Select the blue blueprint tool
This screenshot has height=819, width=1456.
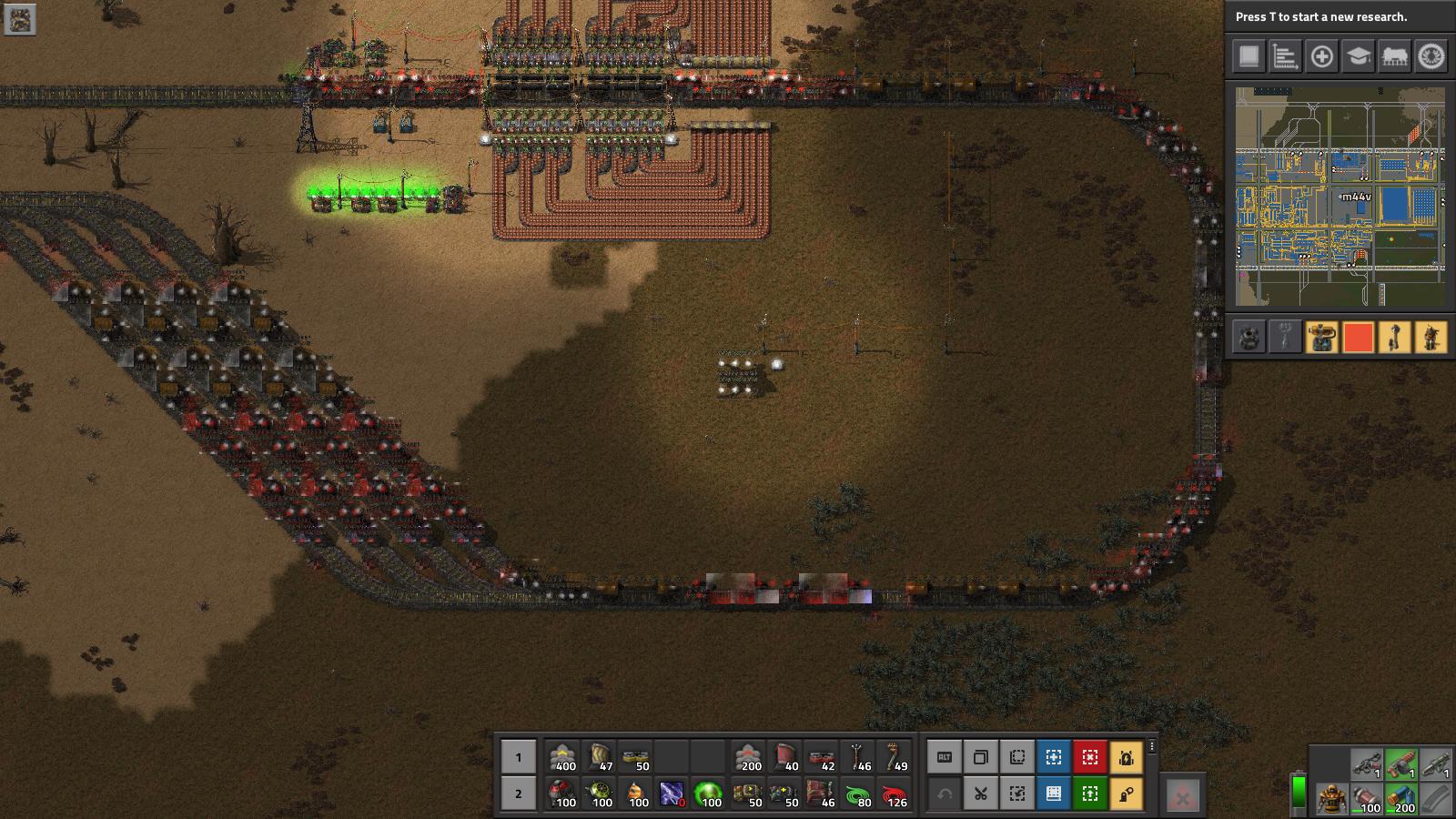click(x=1054, y=757)
